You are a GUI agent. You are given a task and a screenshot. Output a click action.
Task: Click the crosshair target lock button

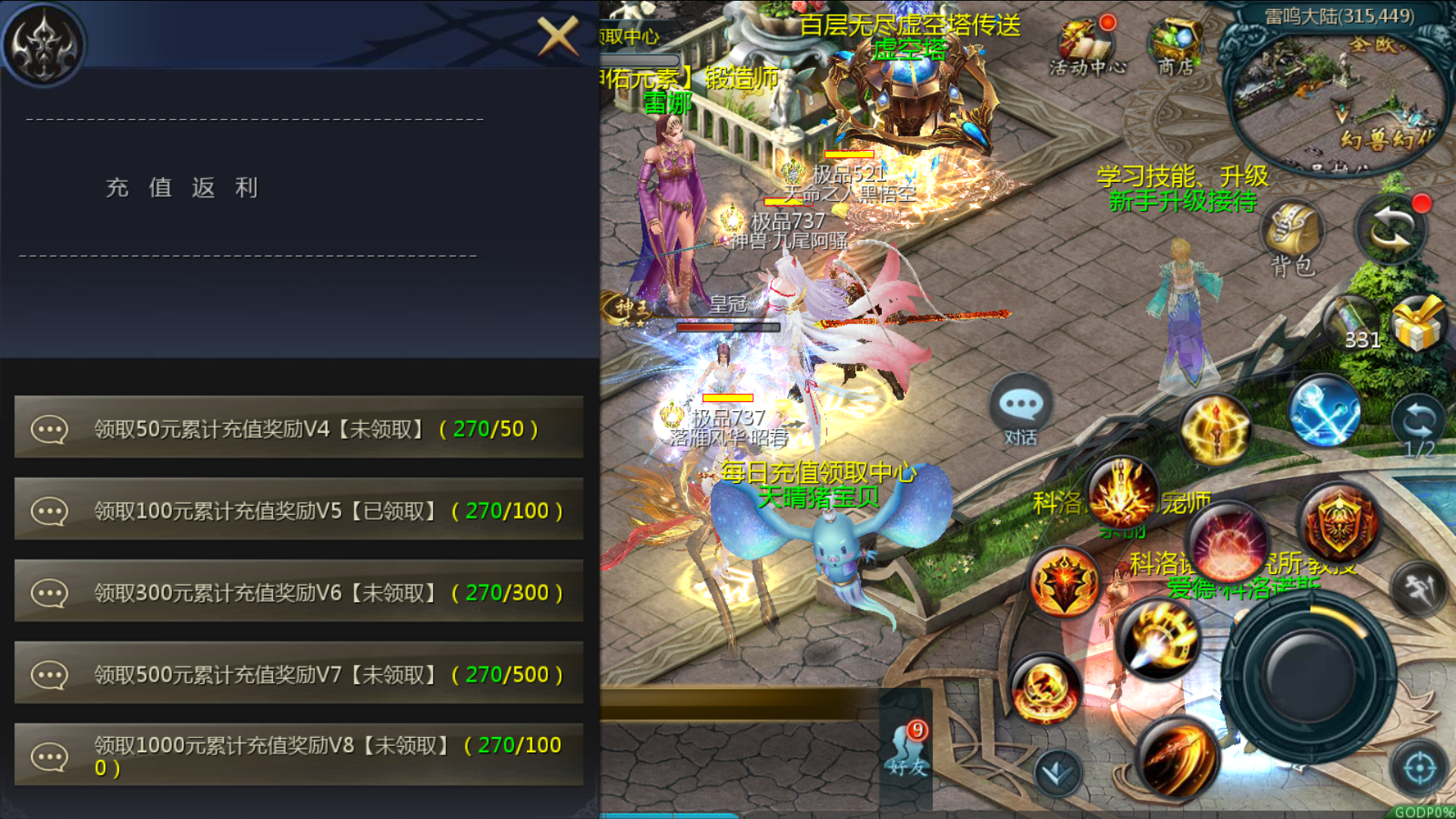pos(1419,768)
